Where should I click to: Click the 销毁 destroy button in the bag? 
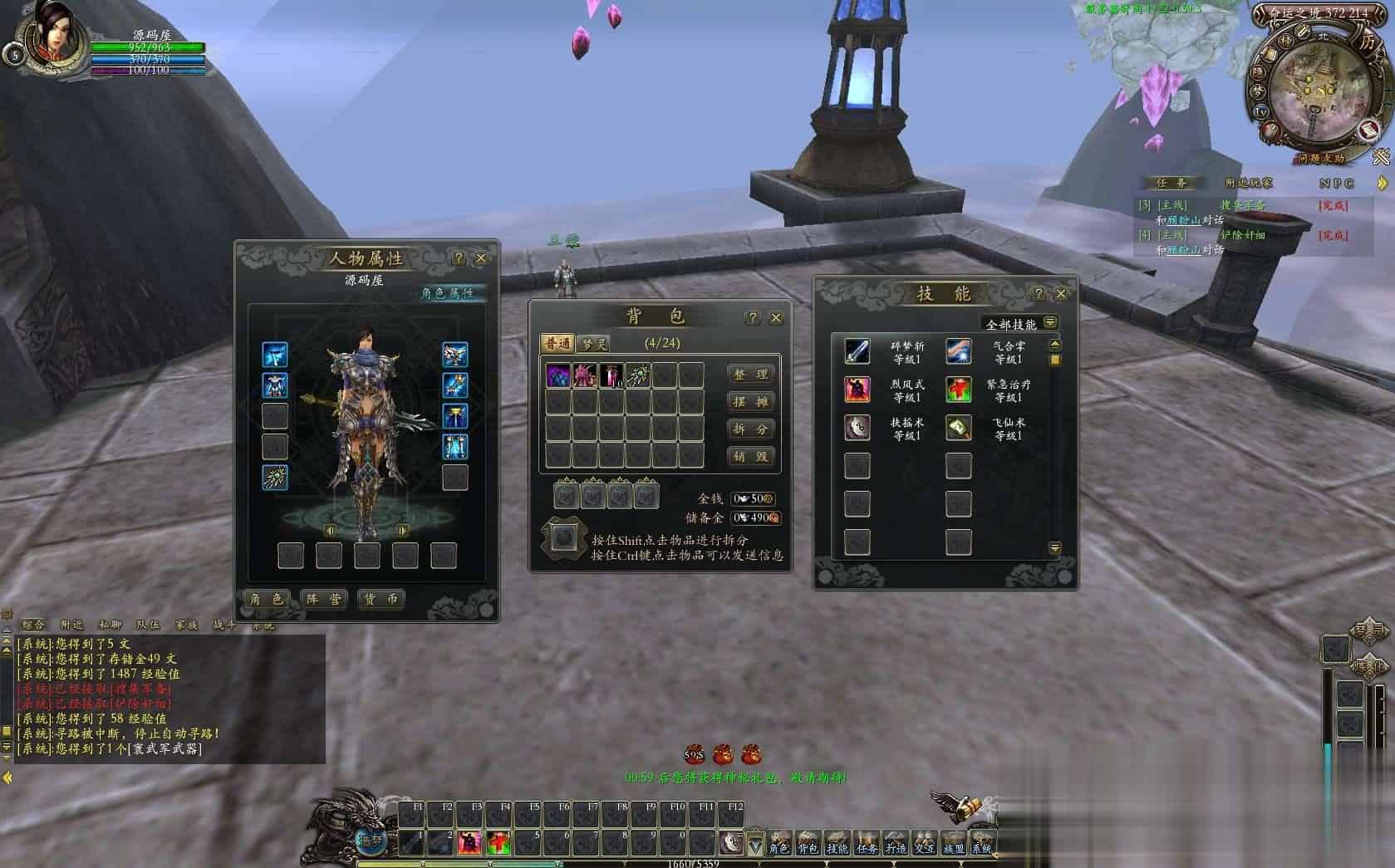point(750,456)
